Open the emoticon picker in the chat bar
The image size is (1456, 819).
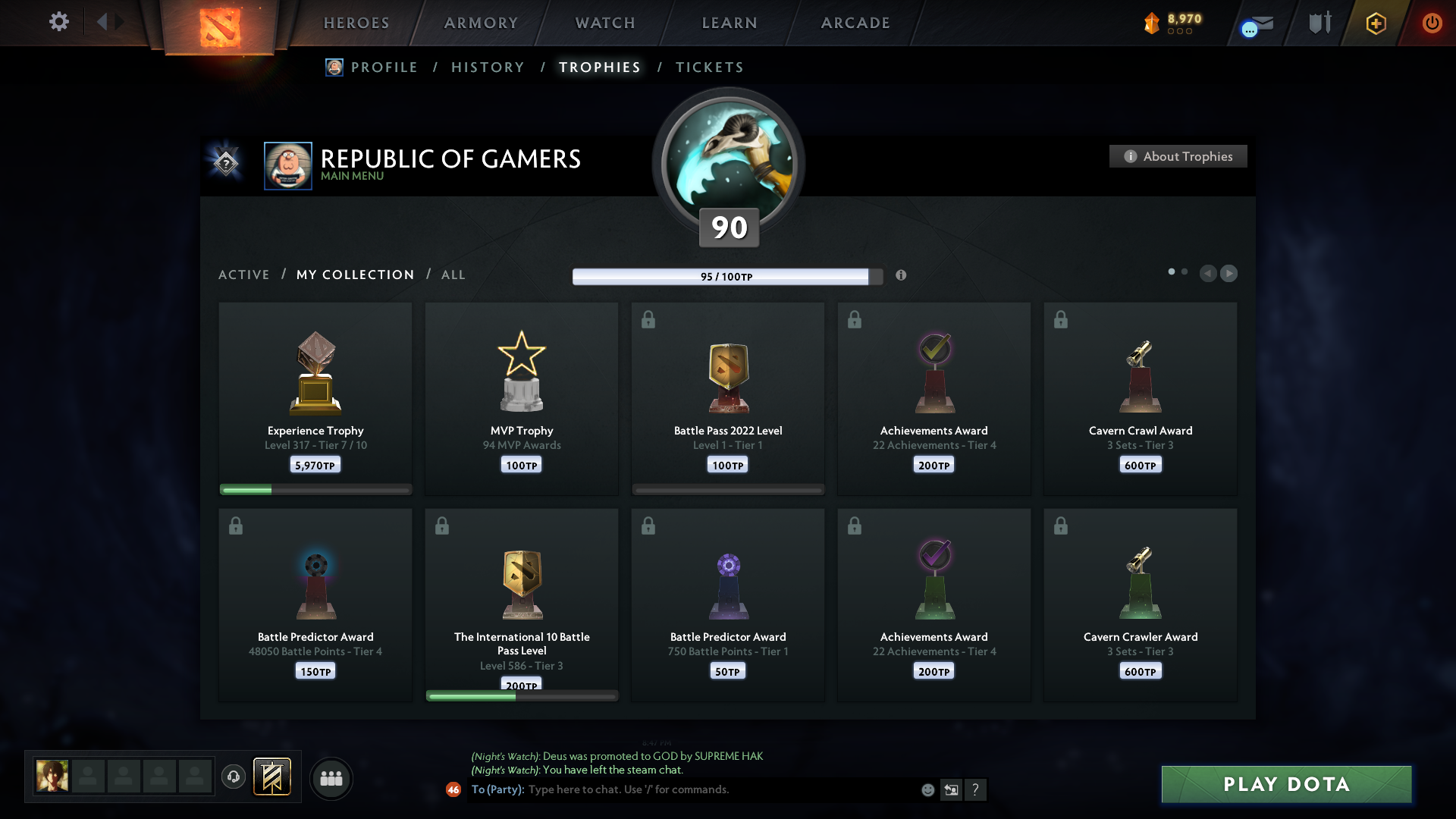pyautogui.click(x=927, y=789)
